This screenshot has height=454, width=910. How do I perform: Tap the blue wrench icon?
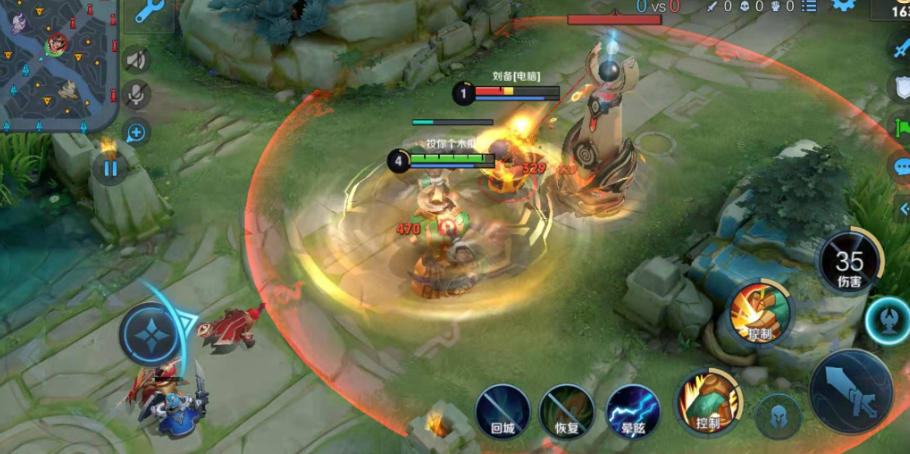tap(151, 11)
